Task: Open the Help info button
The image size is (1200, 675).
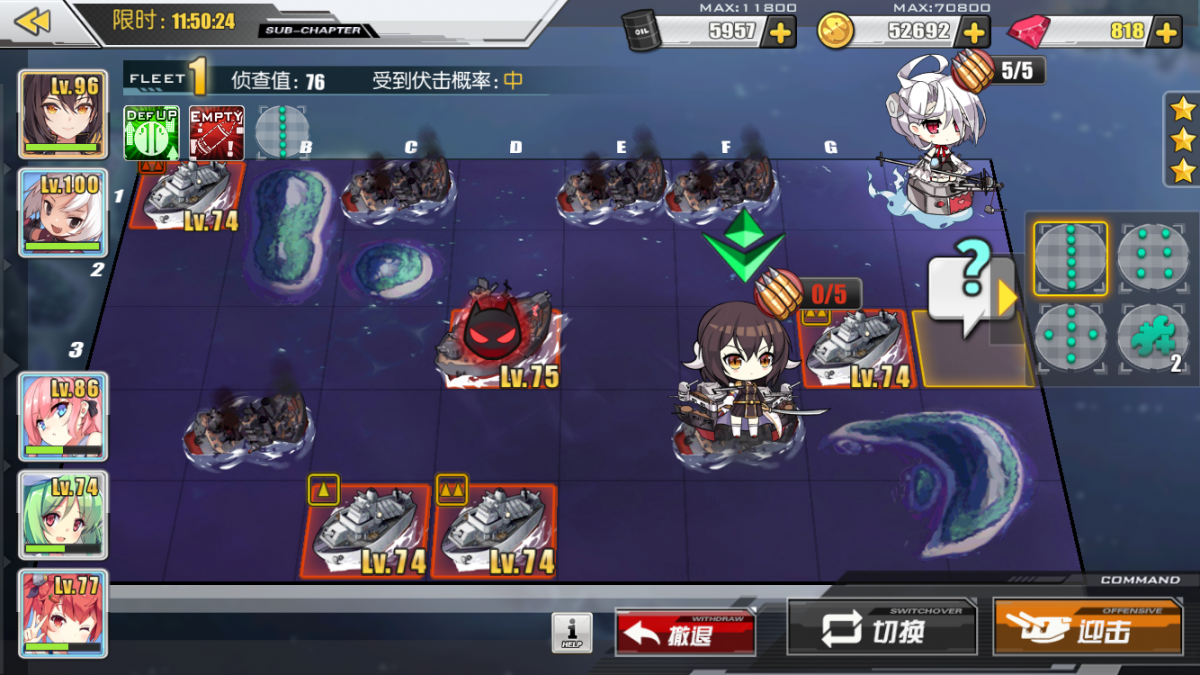Action: point(572,633)
